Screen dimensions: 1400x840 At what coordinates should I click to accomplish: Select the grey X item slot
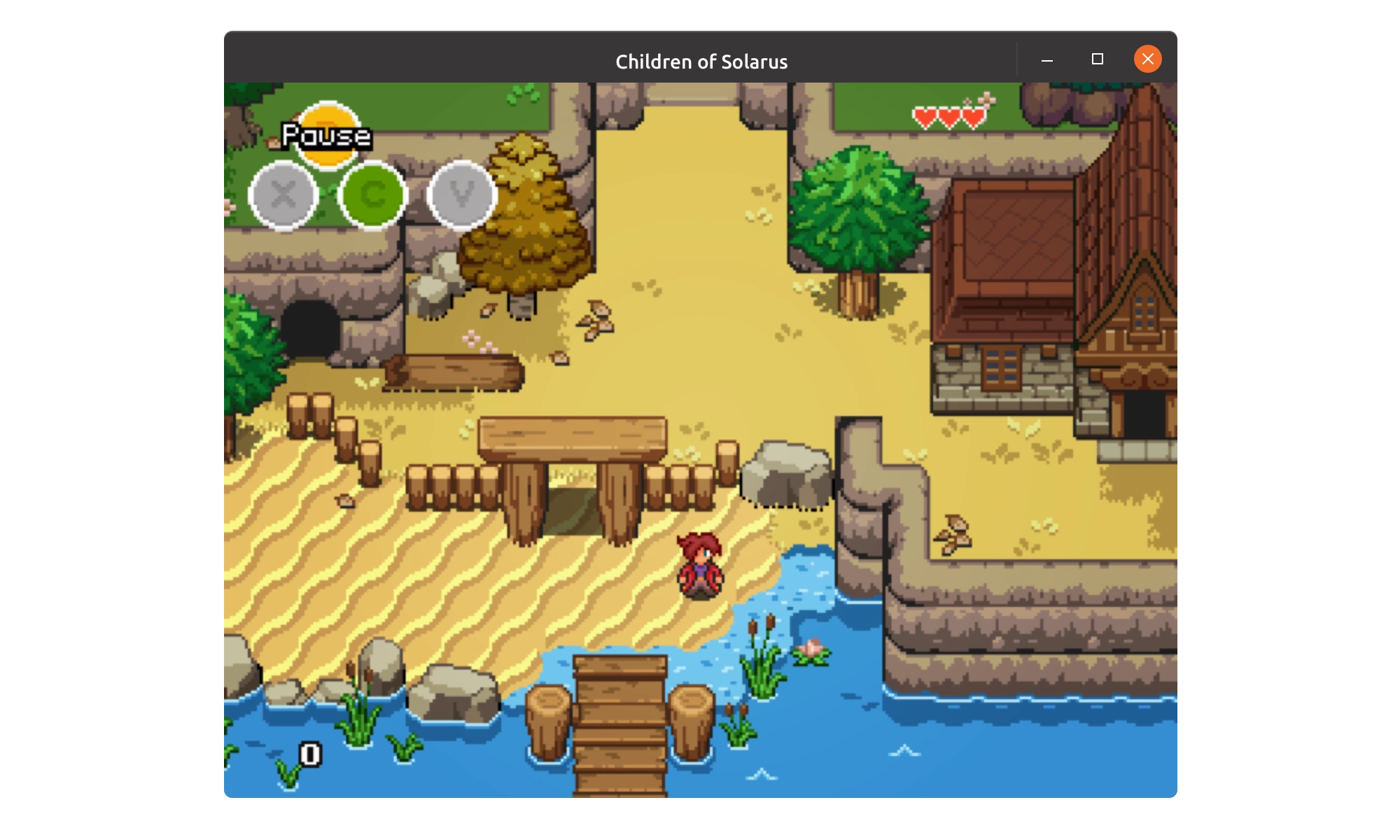point(283,195)
